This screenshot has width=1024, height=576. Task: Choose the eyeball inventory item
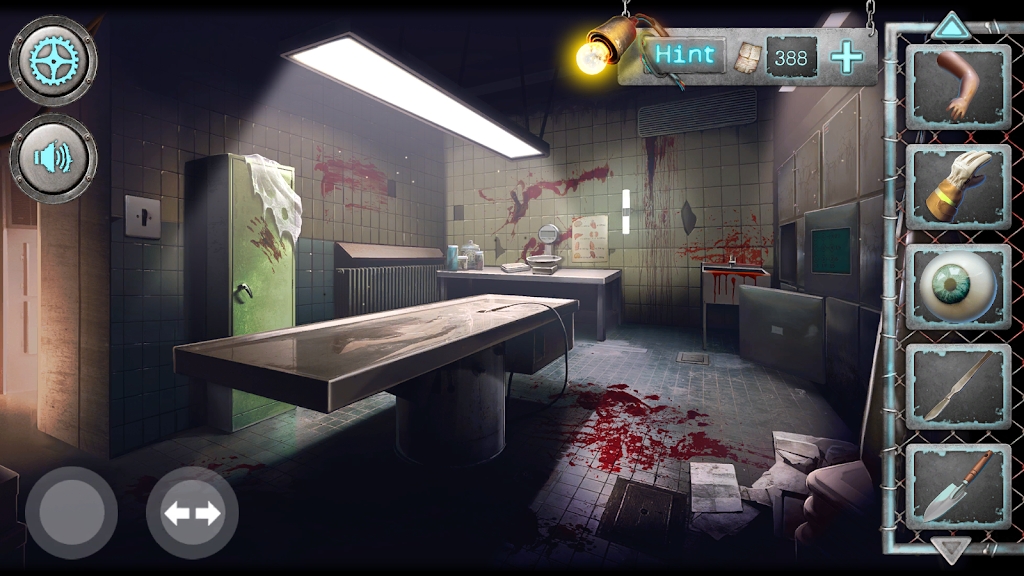coord(957,286)
